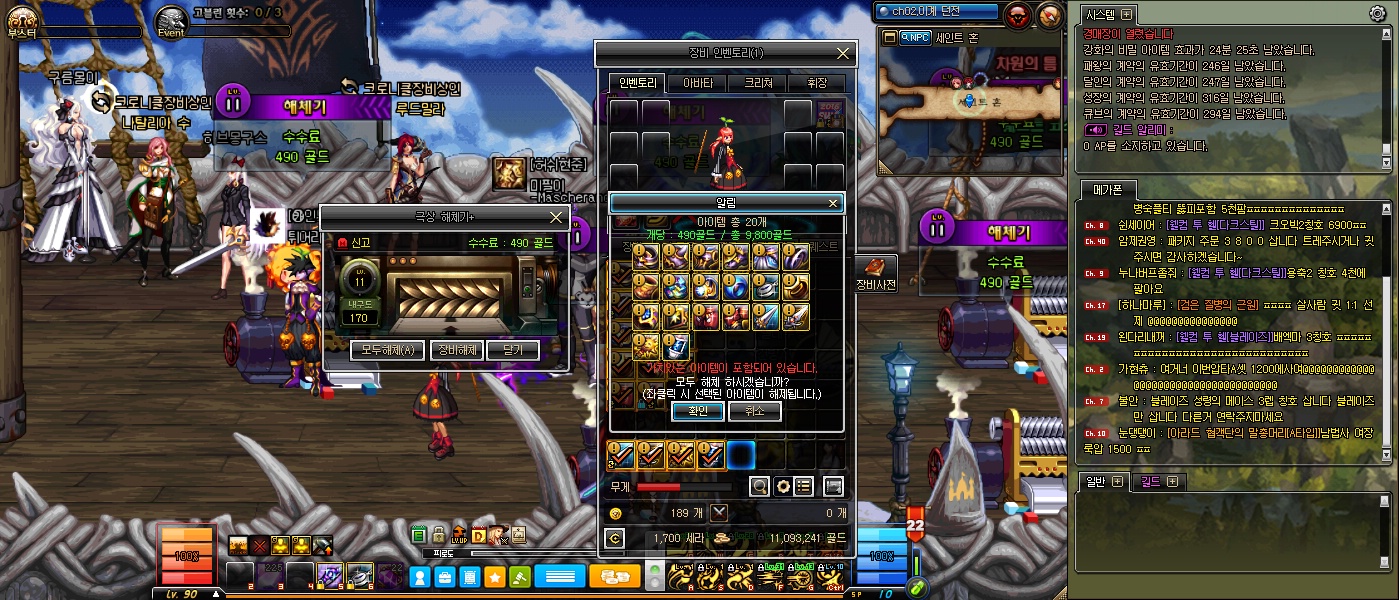The height and width of the screenshot is (600, 1399).
Task: Open the chat settings gear icon
Action: 1377,14
